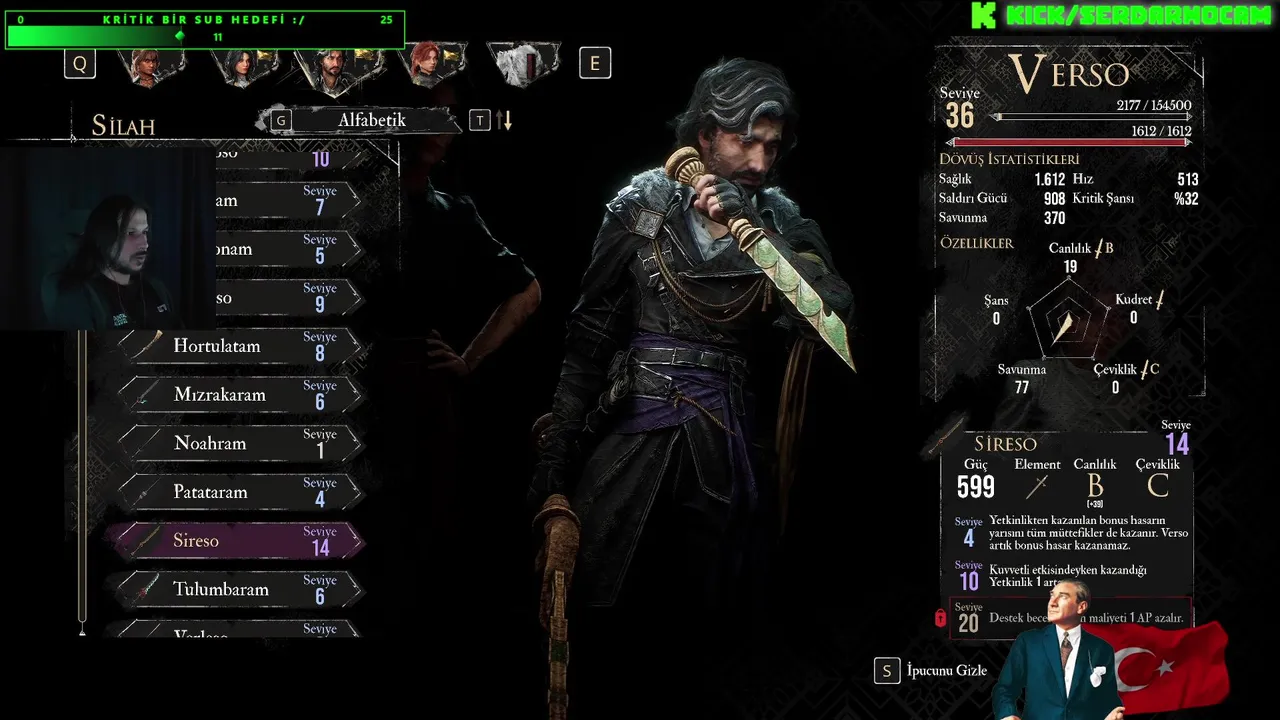Click the weapon list scrollbar
Screen dimensions: 1280x720
[x=82, y=480]
